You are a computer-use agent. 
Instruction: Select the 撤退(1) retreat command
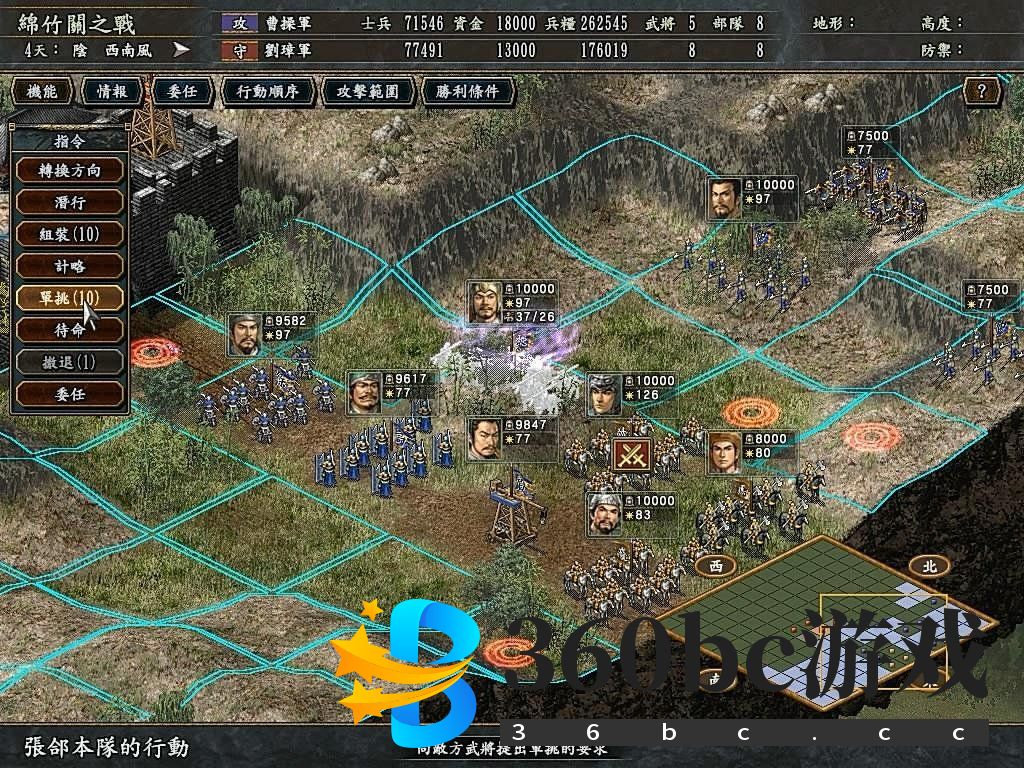click(x=70, y=362)
